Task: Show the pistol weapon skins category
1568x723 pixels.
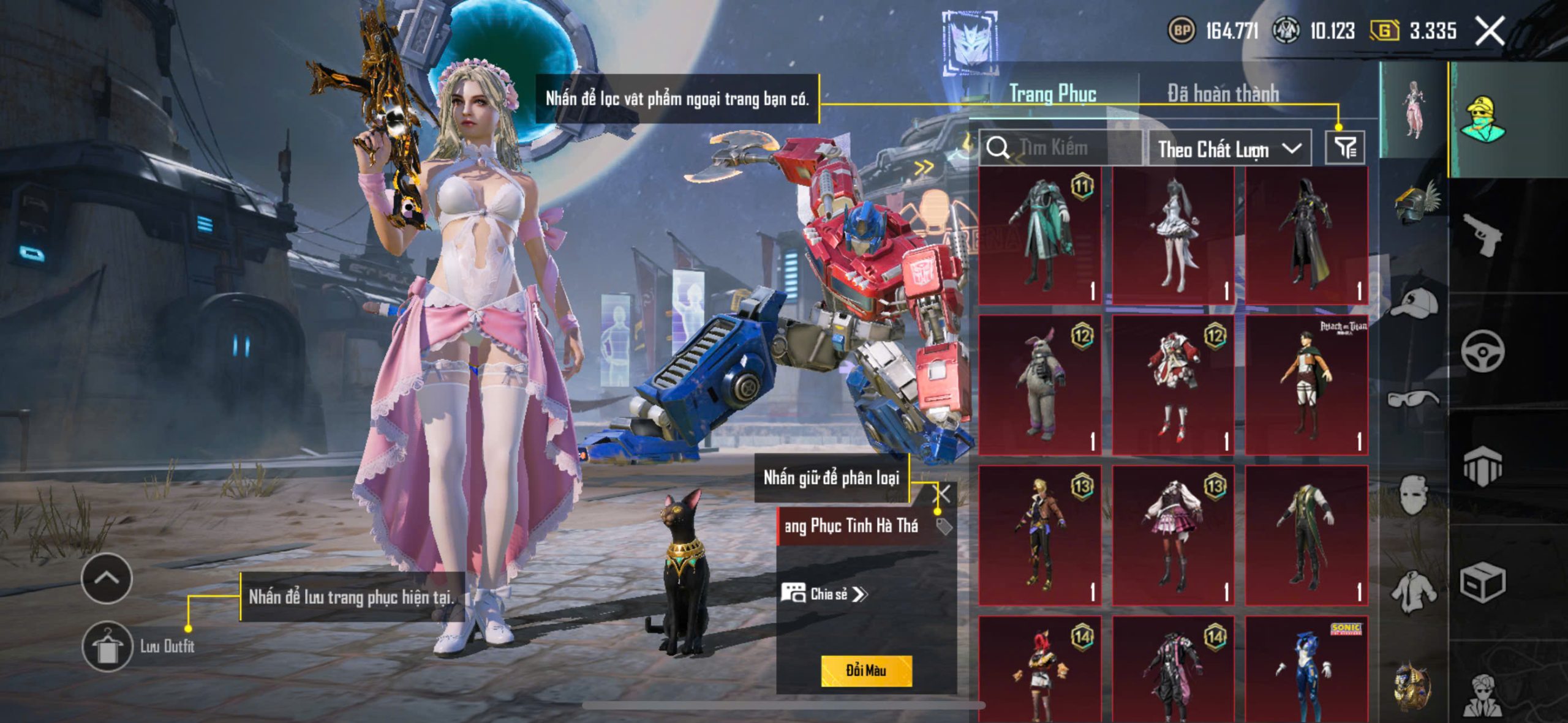Action: click(1482, 234)
